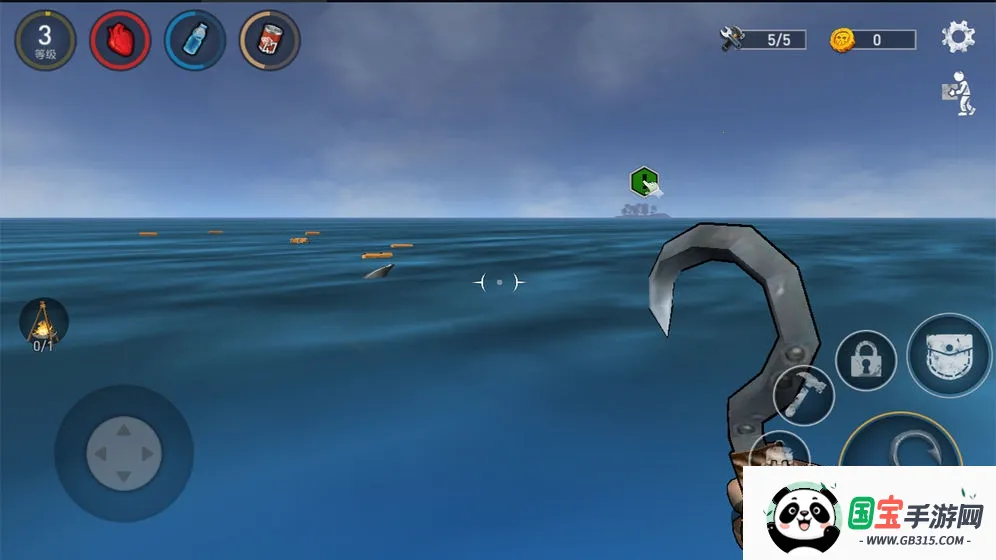Toggle the padlock button
996x560 pixels.
865,361
